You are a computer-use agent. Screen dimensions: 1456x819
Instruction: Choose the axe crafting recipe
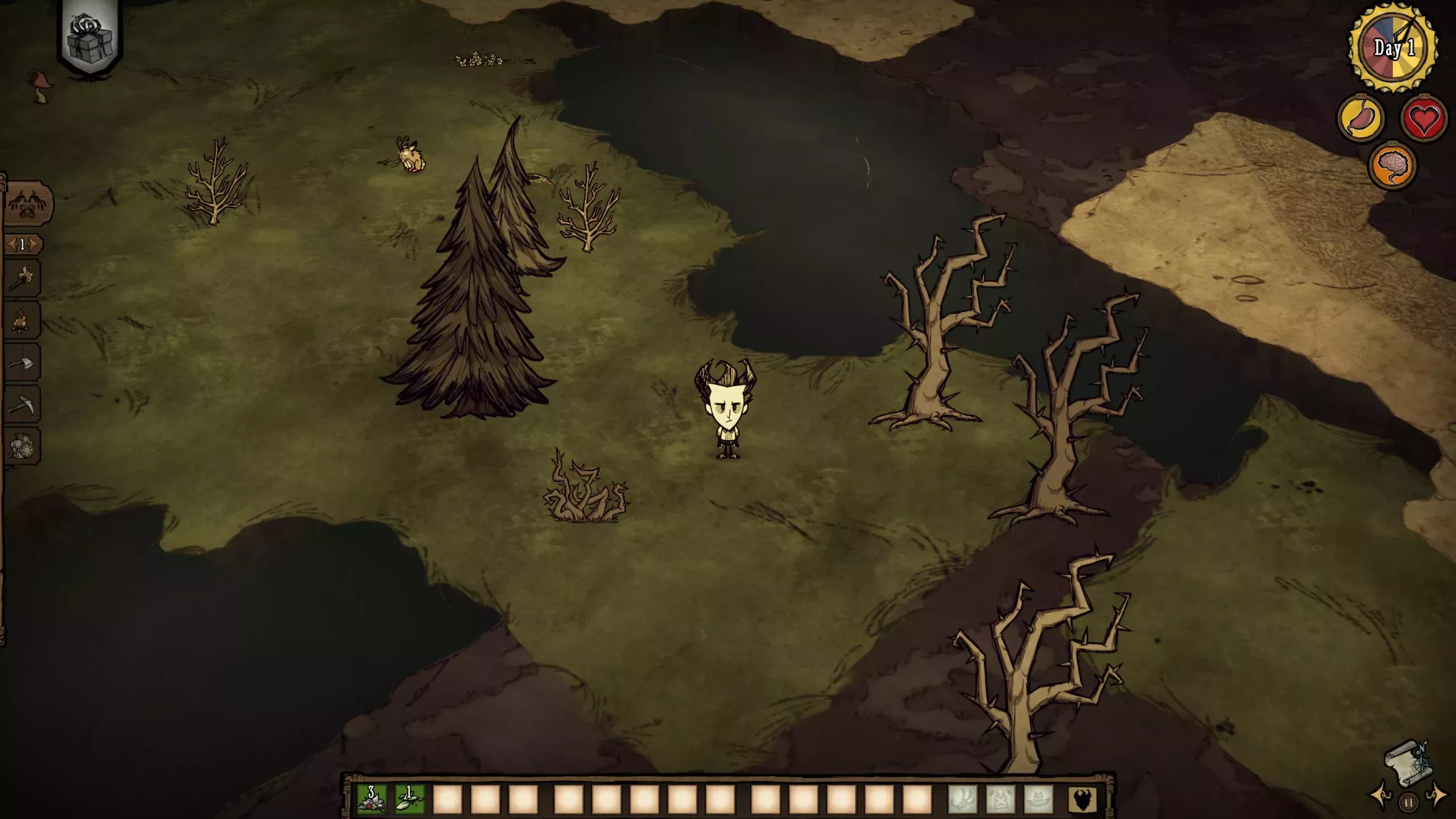[23, 362]
